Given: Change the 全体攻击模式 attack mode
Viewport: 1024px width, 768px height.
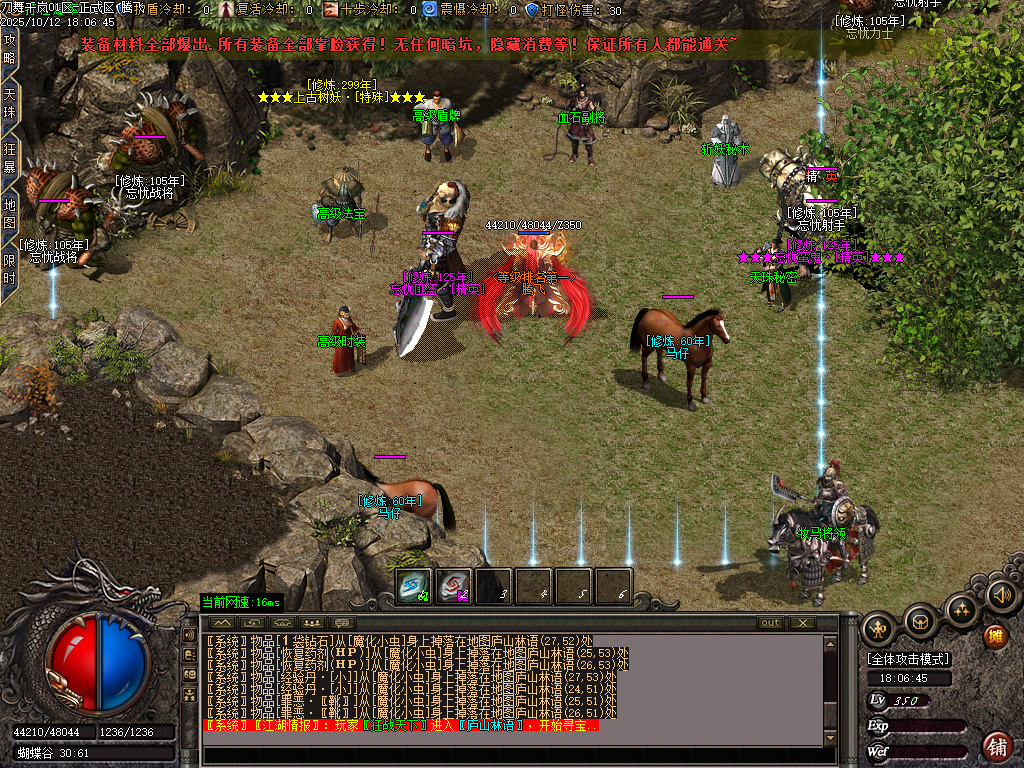Looking at the screenshot, I should (x=909, y=659).
